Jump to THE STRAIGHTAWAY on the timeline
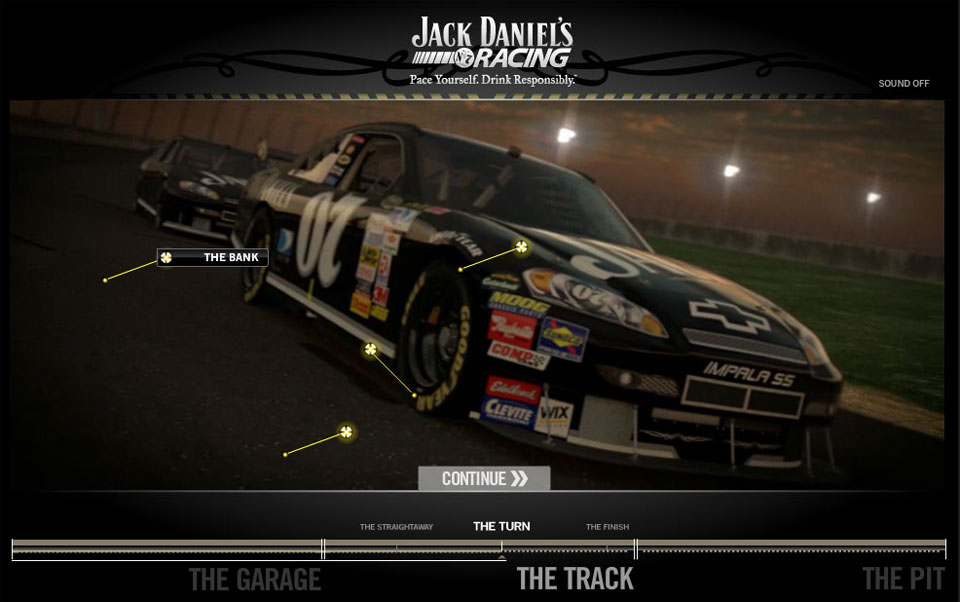 (x=396, y=527)
